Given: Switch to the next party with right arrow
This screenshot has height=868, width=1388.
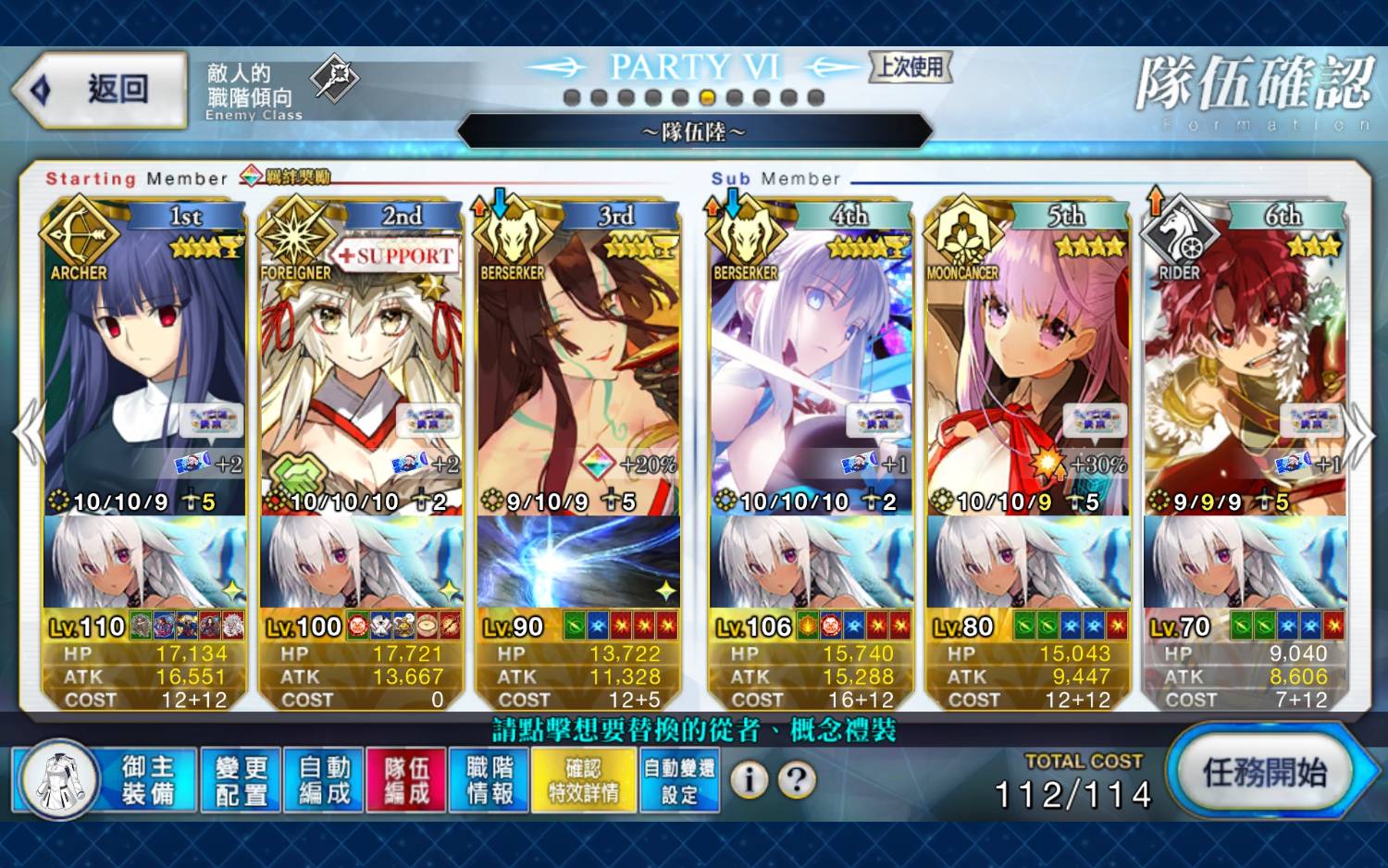Looking at the screenshot, I should (1358, 435).
